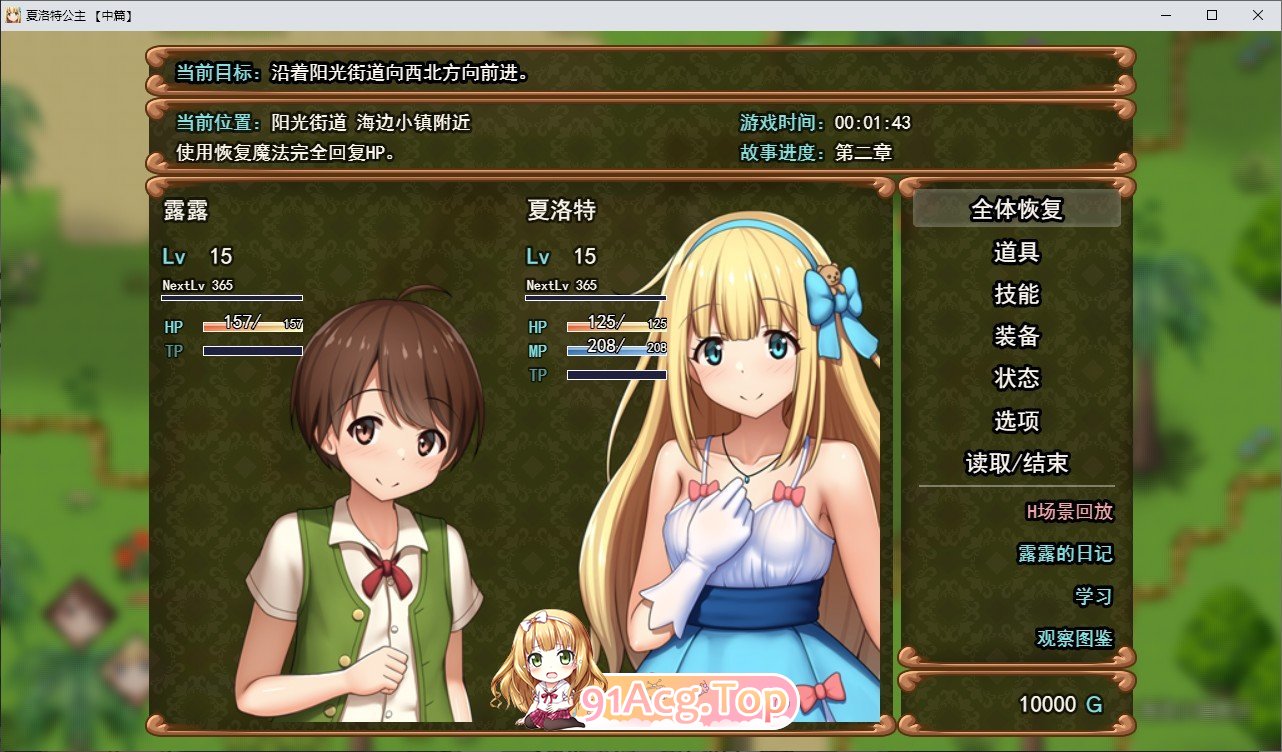Image resolution: width=1282 pixels, height=752 pixels.
Task: Click Charlotte's HP gauge bar
Action: pos(617,326)
